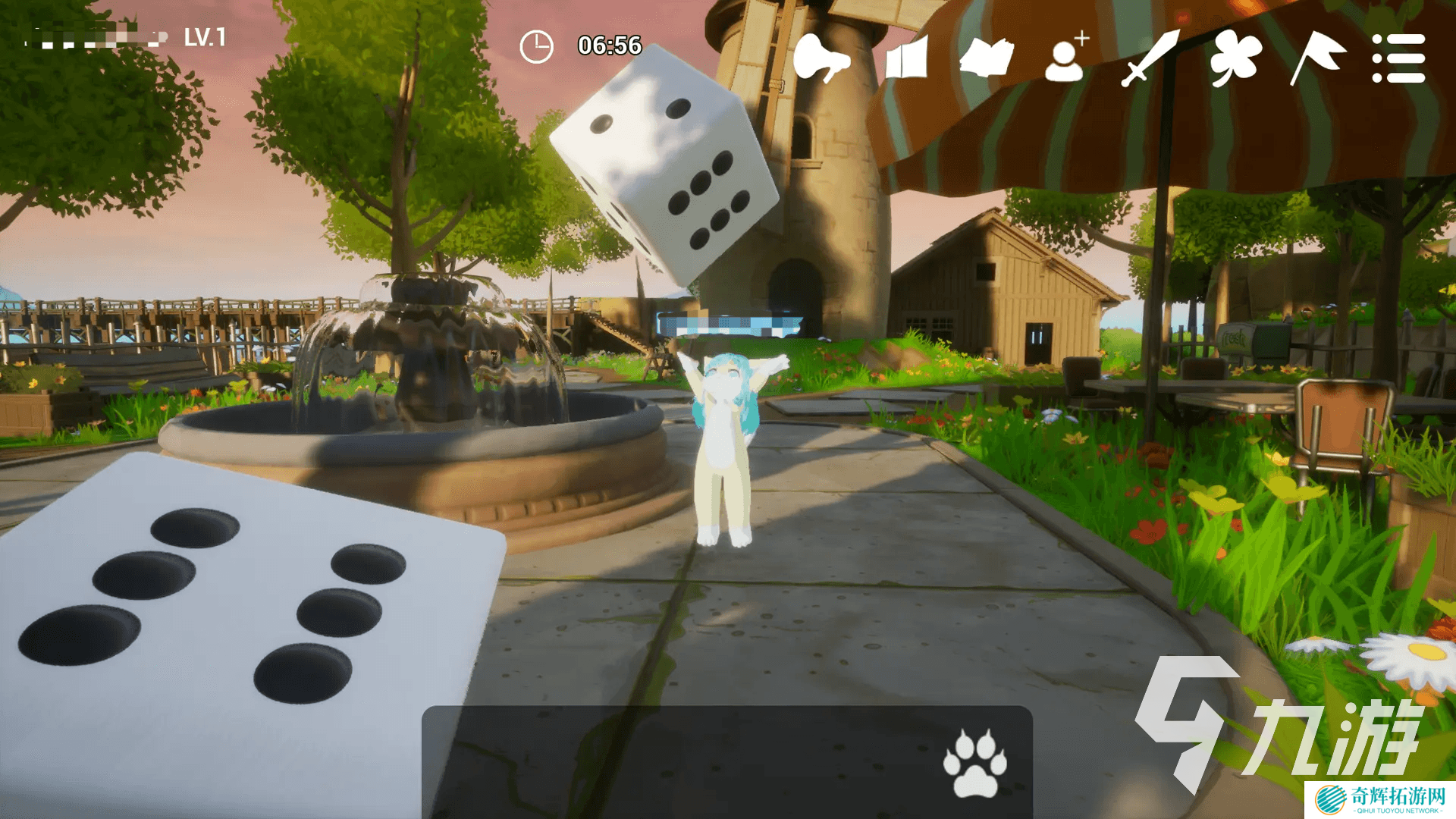
Task: Open the list menu icon
Action: pos(1398,58)
